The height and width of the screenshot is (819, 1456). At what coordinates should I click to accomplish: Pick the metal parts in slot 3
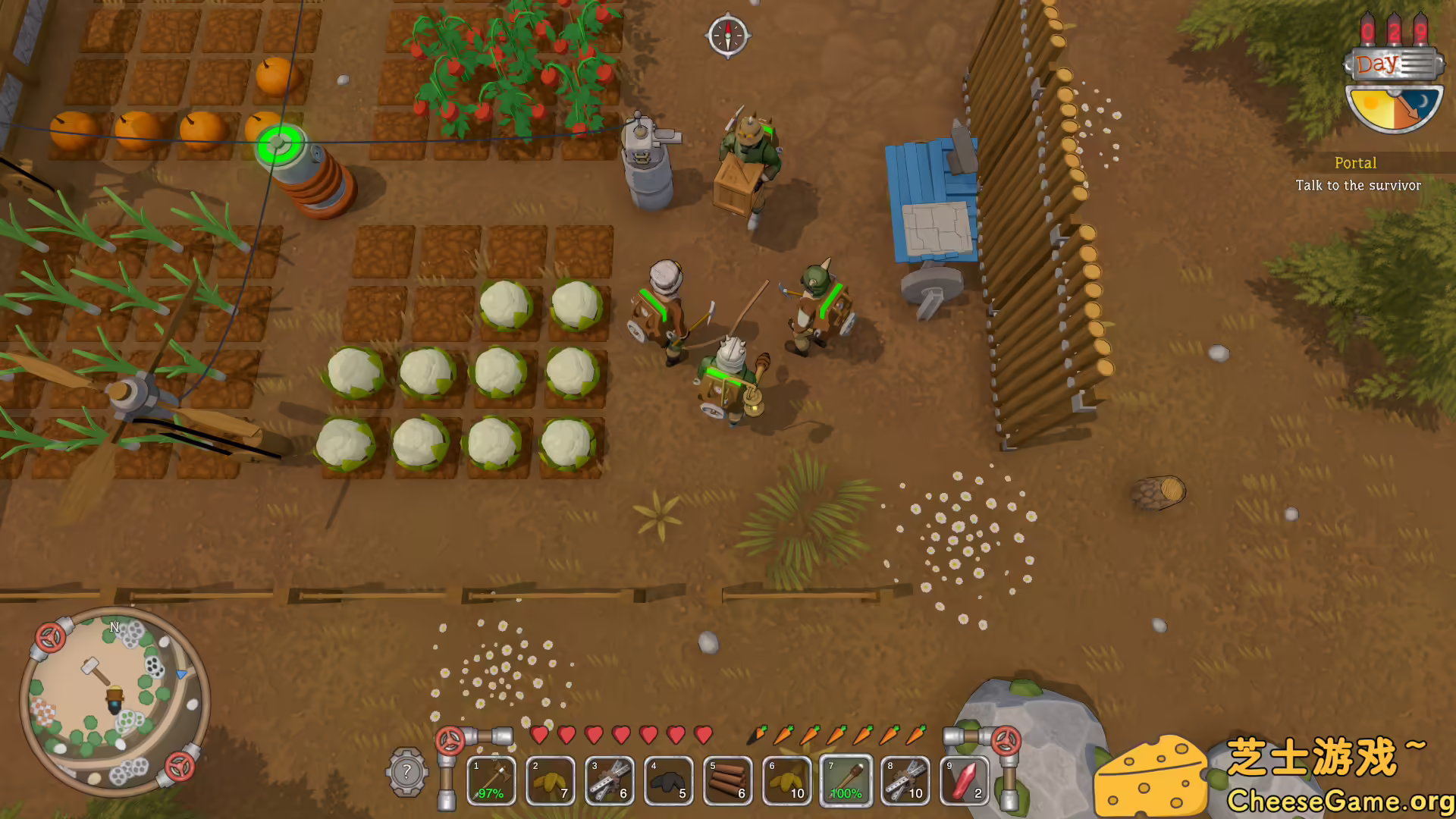point(610,780)
